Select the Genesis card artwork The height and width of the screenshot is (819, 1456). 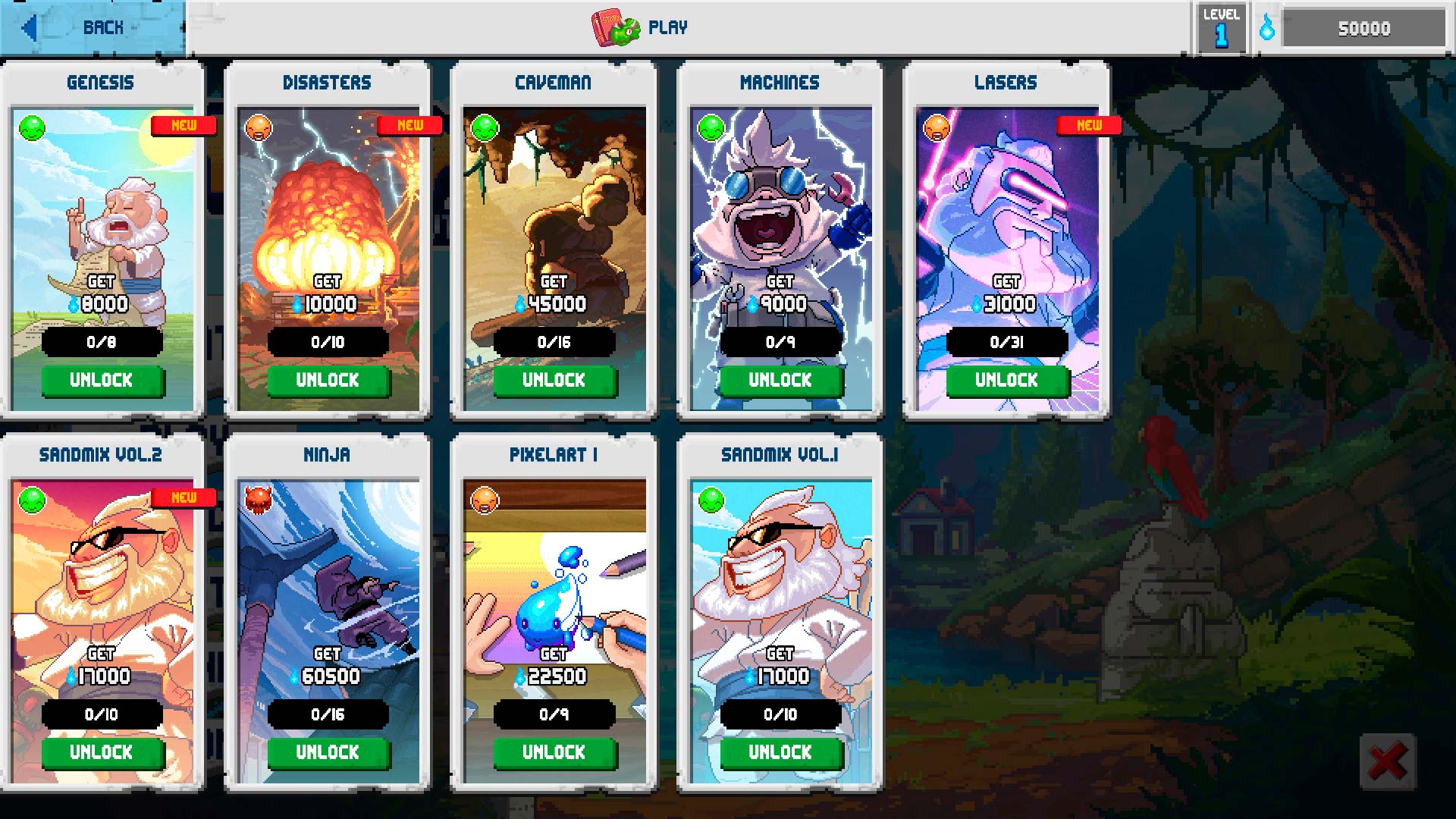coord(102,205)
